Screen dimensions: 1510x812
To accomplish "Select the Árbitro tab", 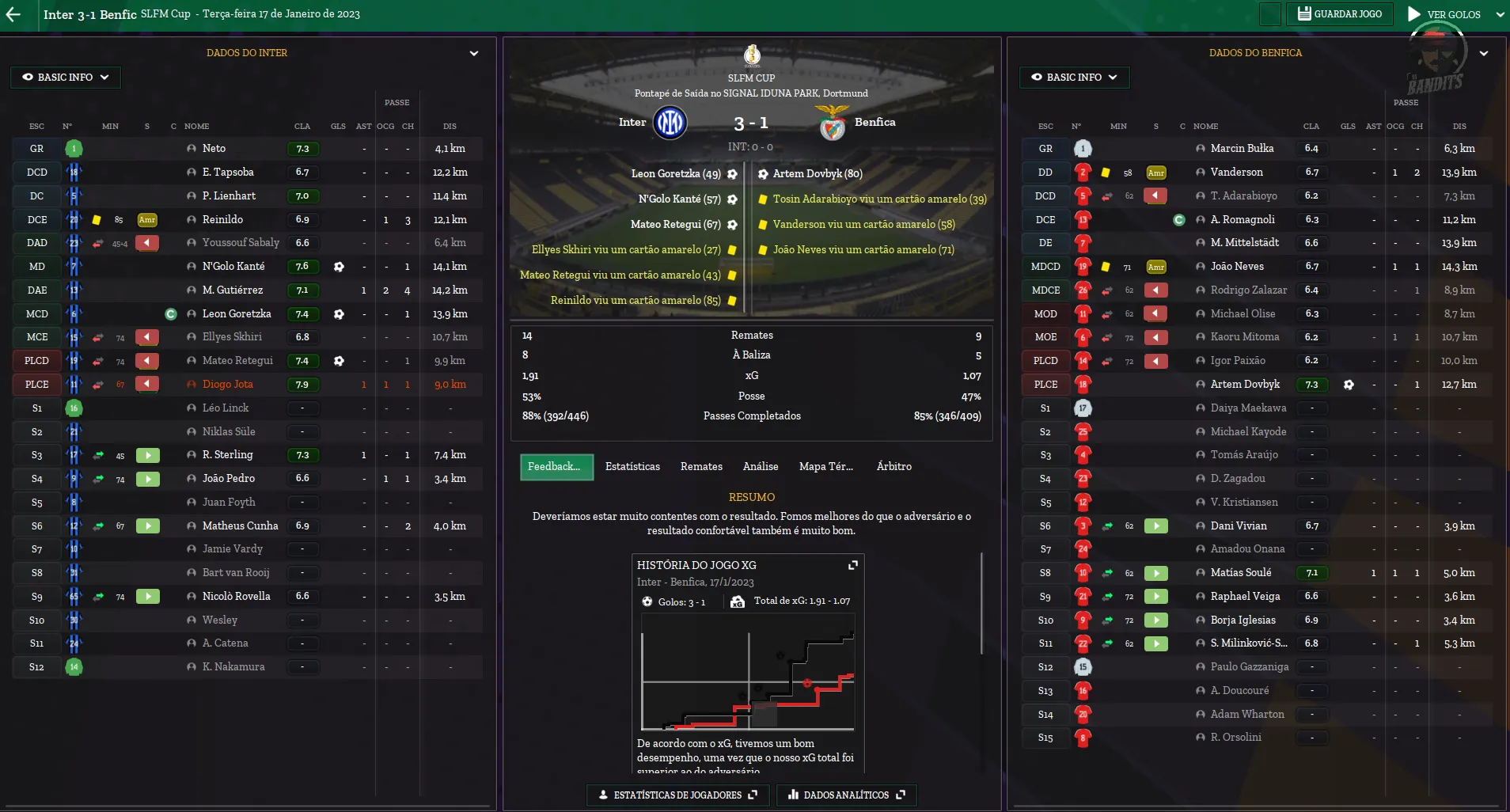I will coord(893,467).
